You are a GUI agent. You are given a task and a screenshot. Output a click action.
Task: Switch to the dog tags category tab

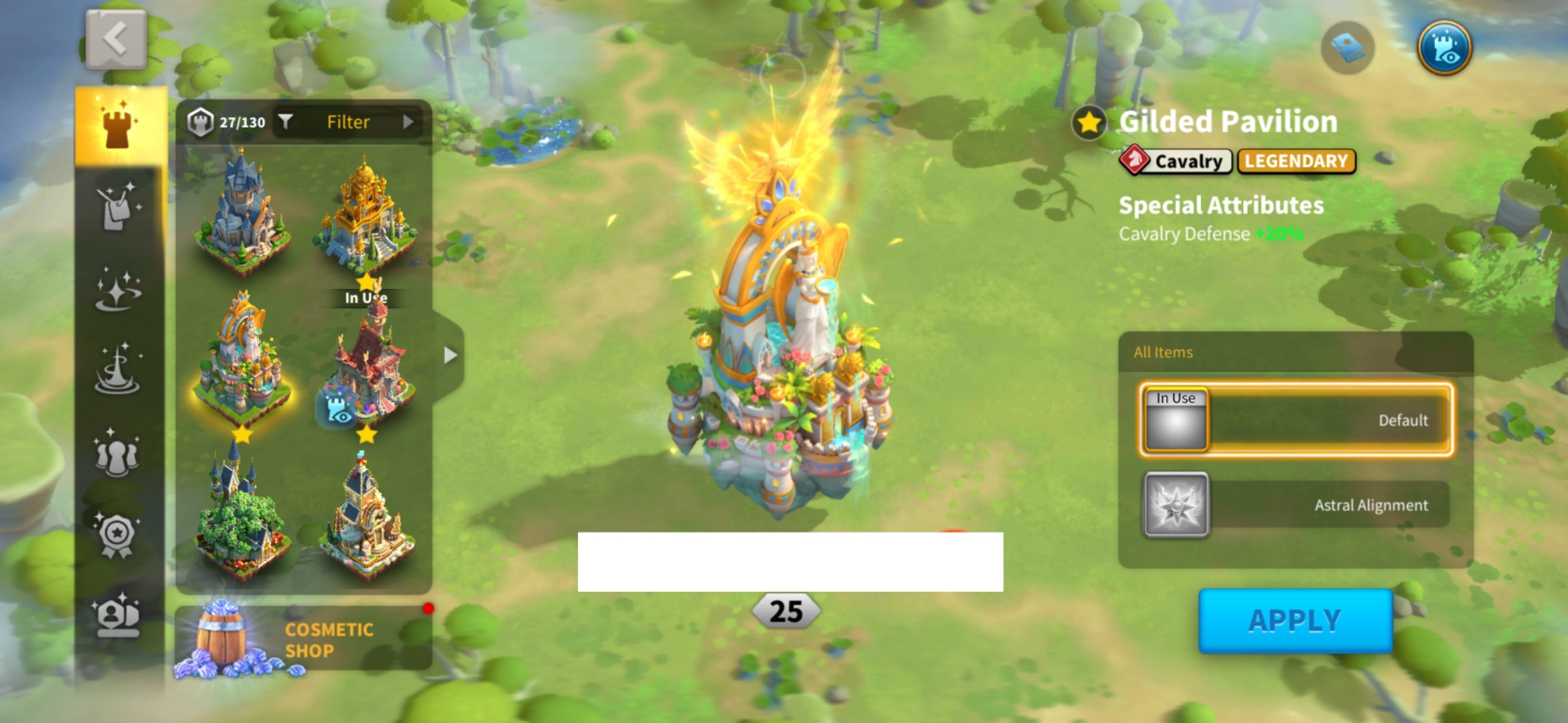pos(118,207)
